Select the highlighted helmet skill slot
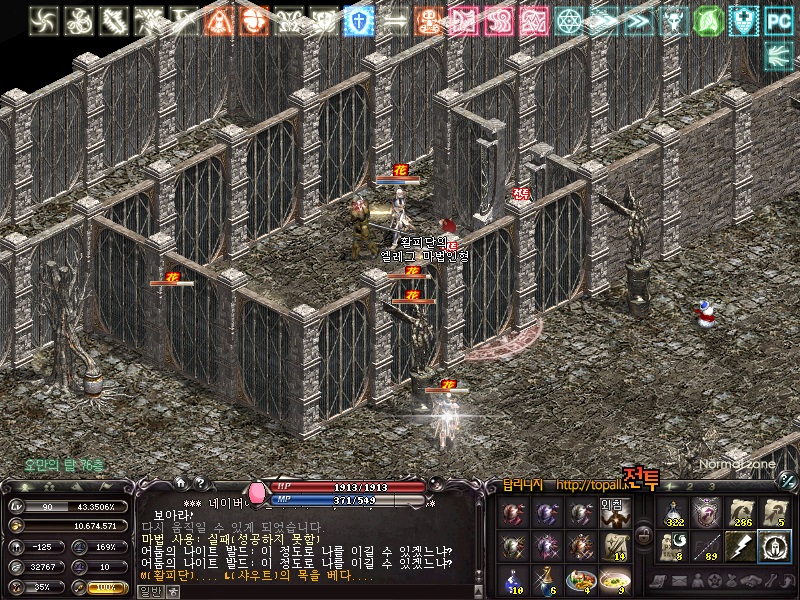Screen dimensions: 800x600 (x=774, y=545)
